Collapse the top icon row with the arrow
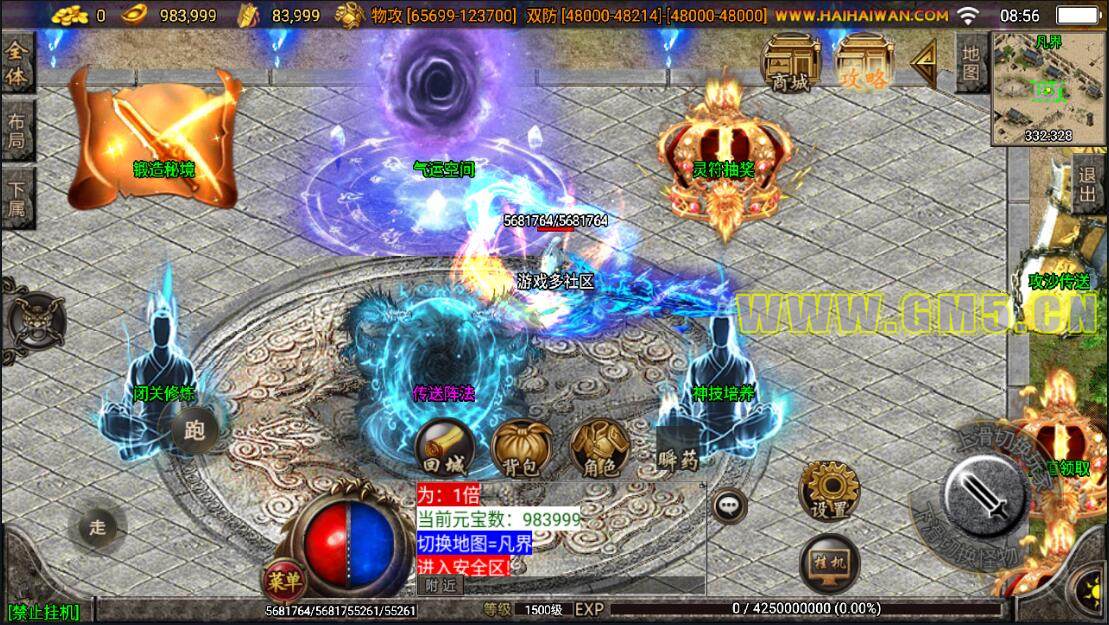1109x625 pixels. point(924,65)
